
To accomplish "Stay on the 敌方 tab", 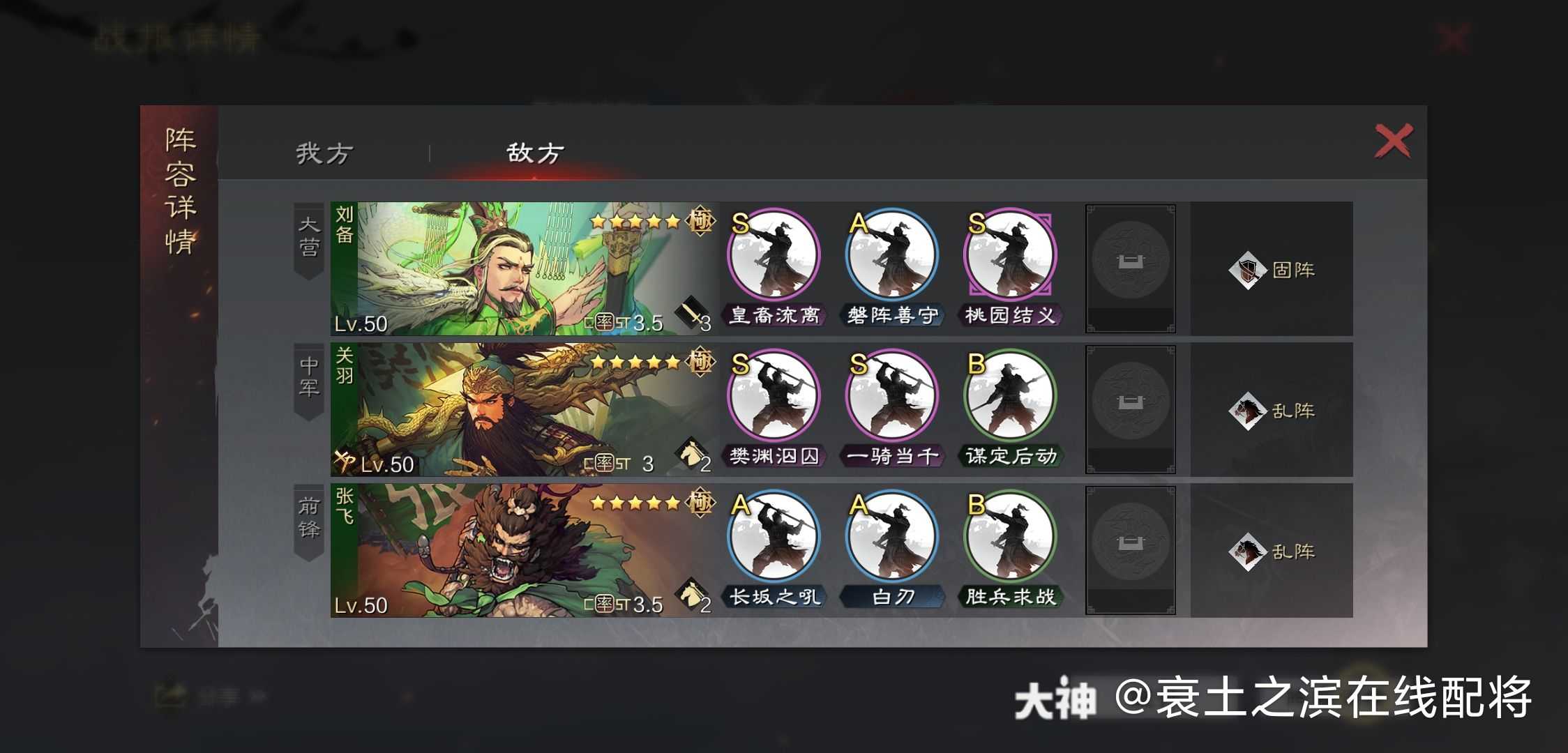I will pos(533,150).
